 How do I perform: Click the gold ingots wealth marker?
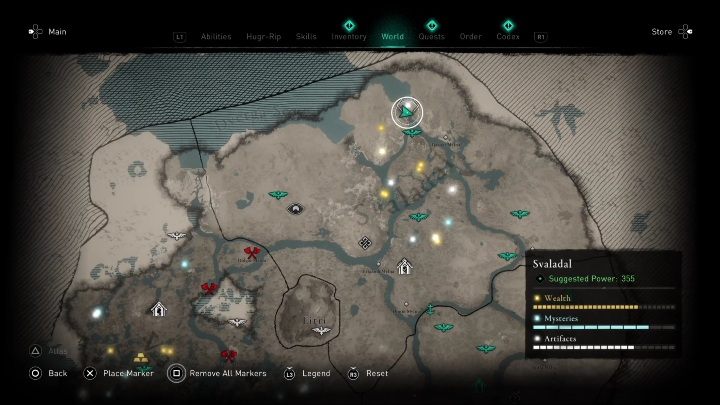[x=142, y=357]
